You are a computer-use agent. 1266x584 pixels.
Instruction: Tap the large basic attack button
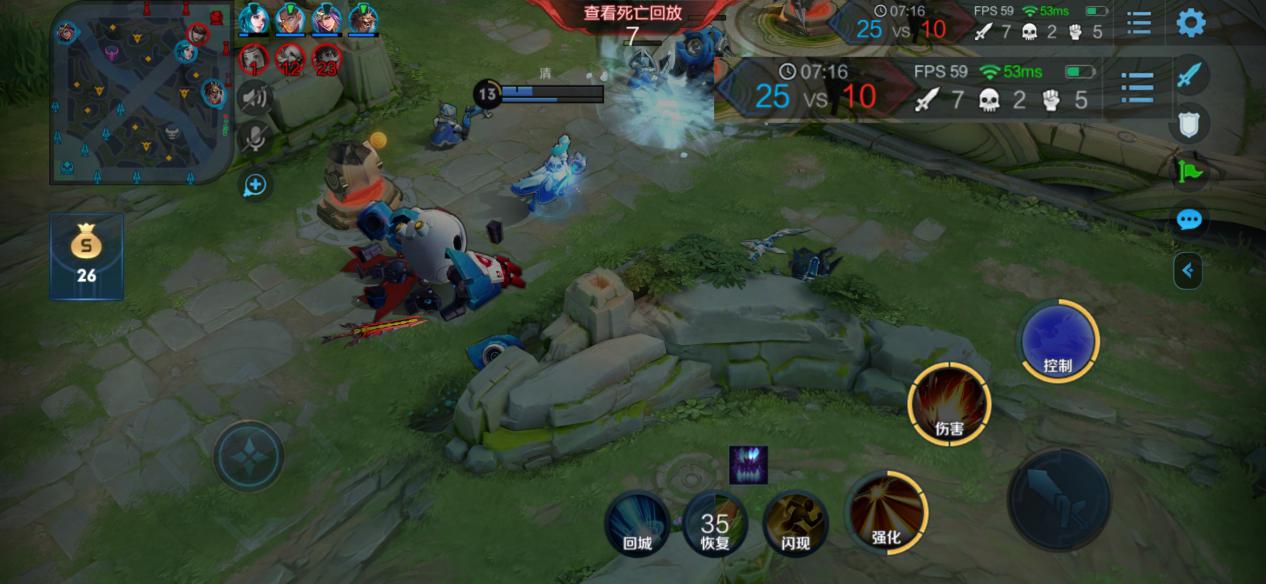pyautogui.click(x=1058, y=498)
